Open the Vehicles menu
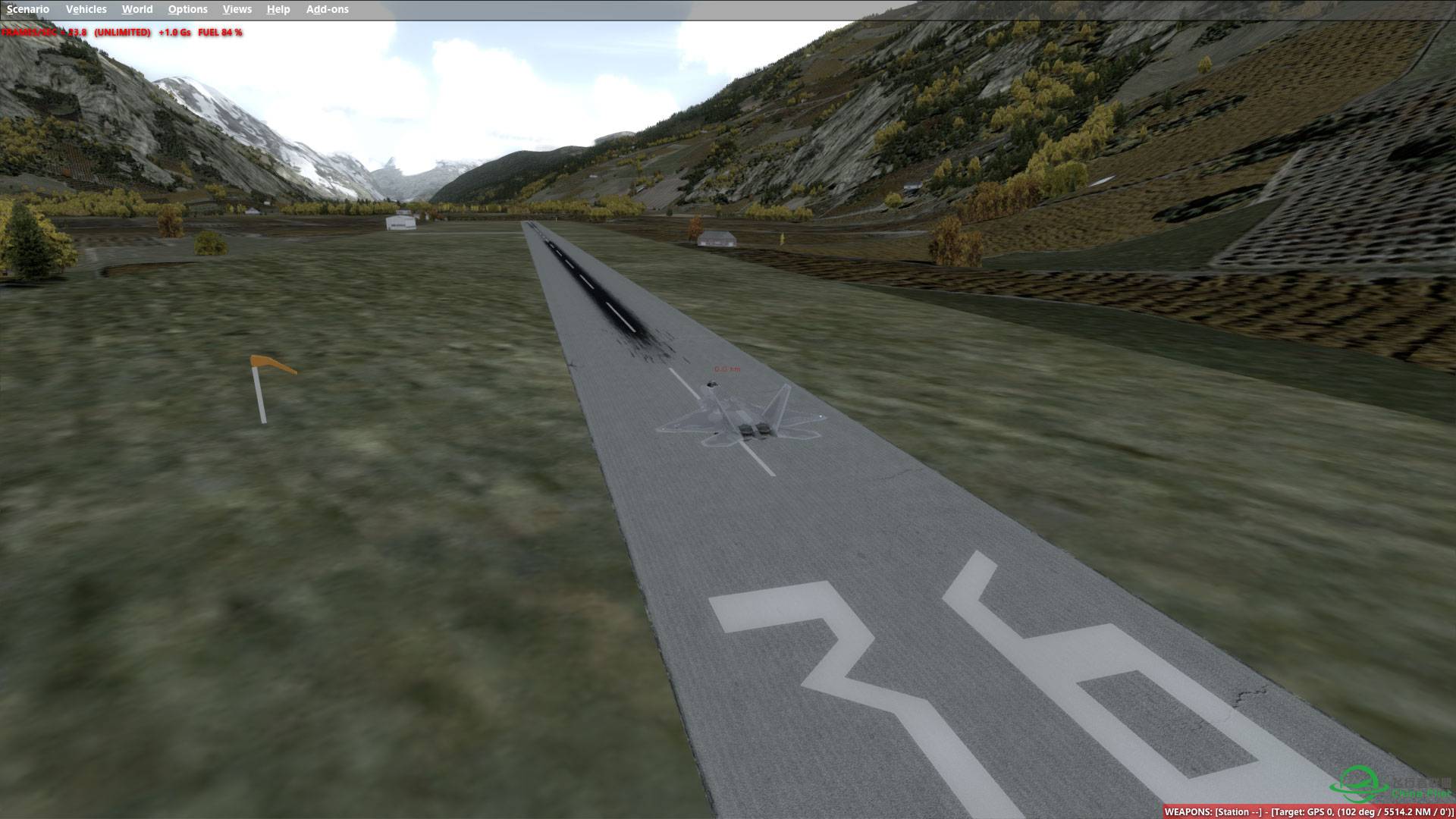 86,9
